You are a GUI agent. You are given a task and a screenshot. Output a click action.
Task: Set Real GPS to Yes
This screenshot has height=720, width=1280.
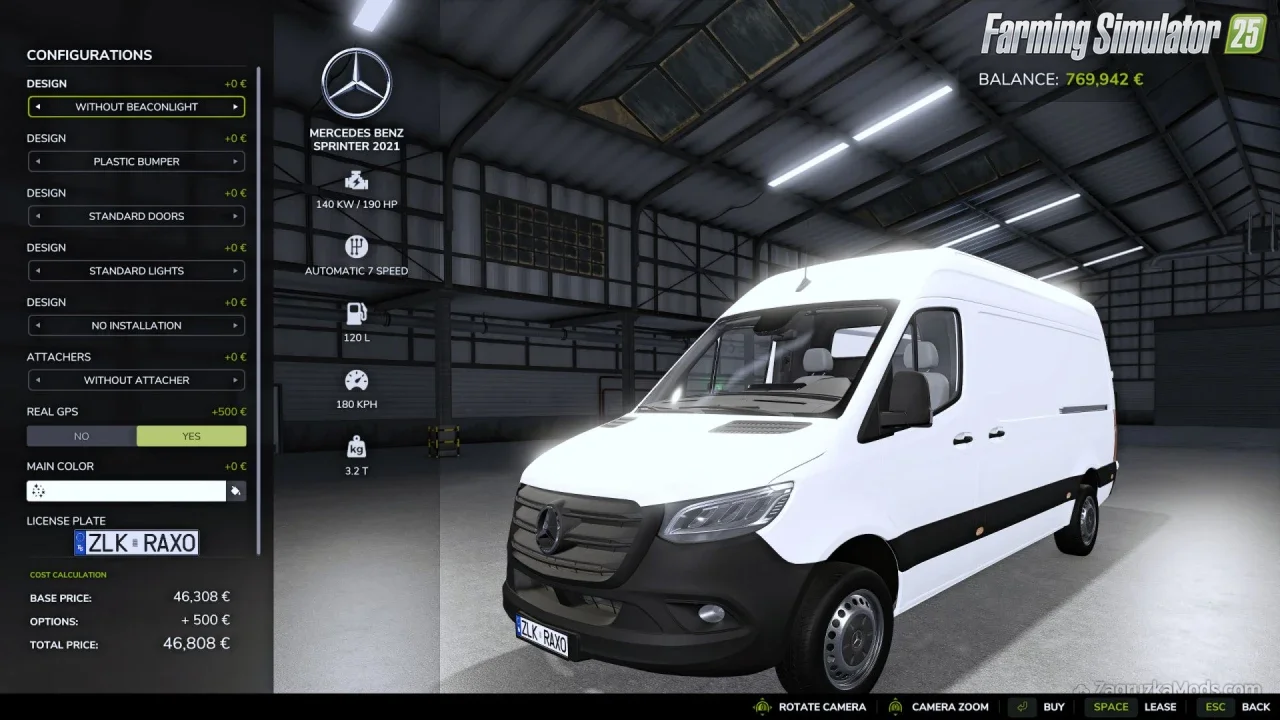[x=191, y=436]
